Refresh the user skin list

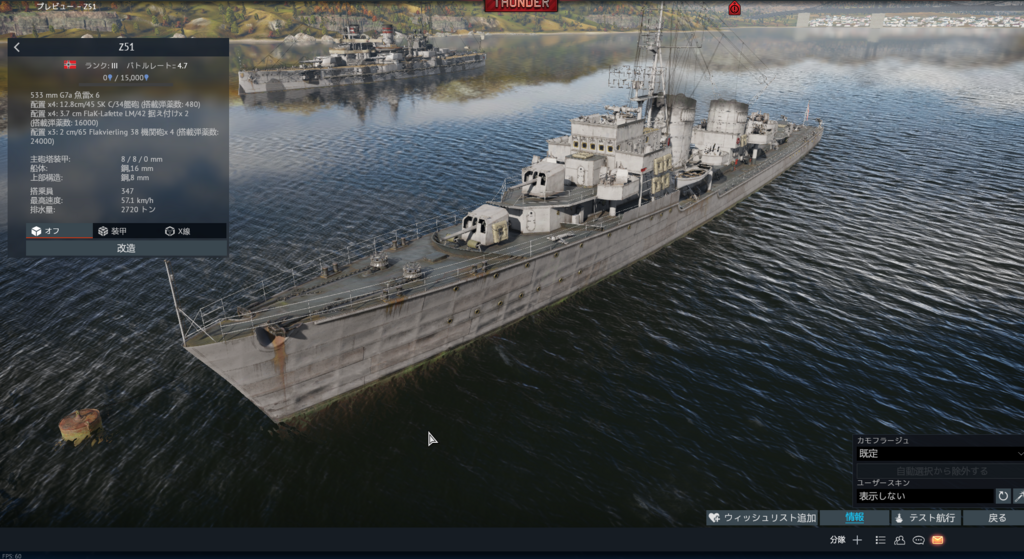(x=1003, y=496)
